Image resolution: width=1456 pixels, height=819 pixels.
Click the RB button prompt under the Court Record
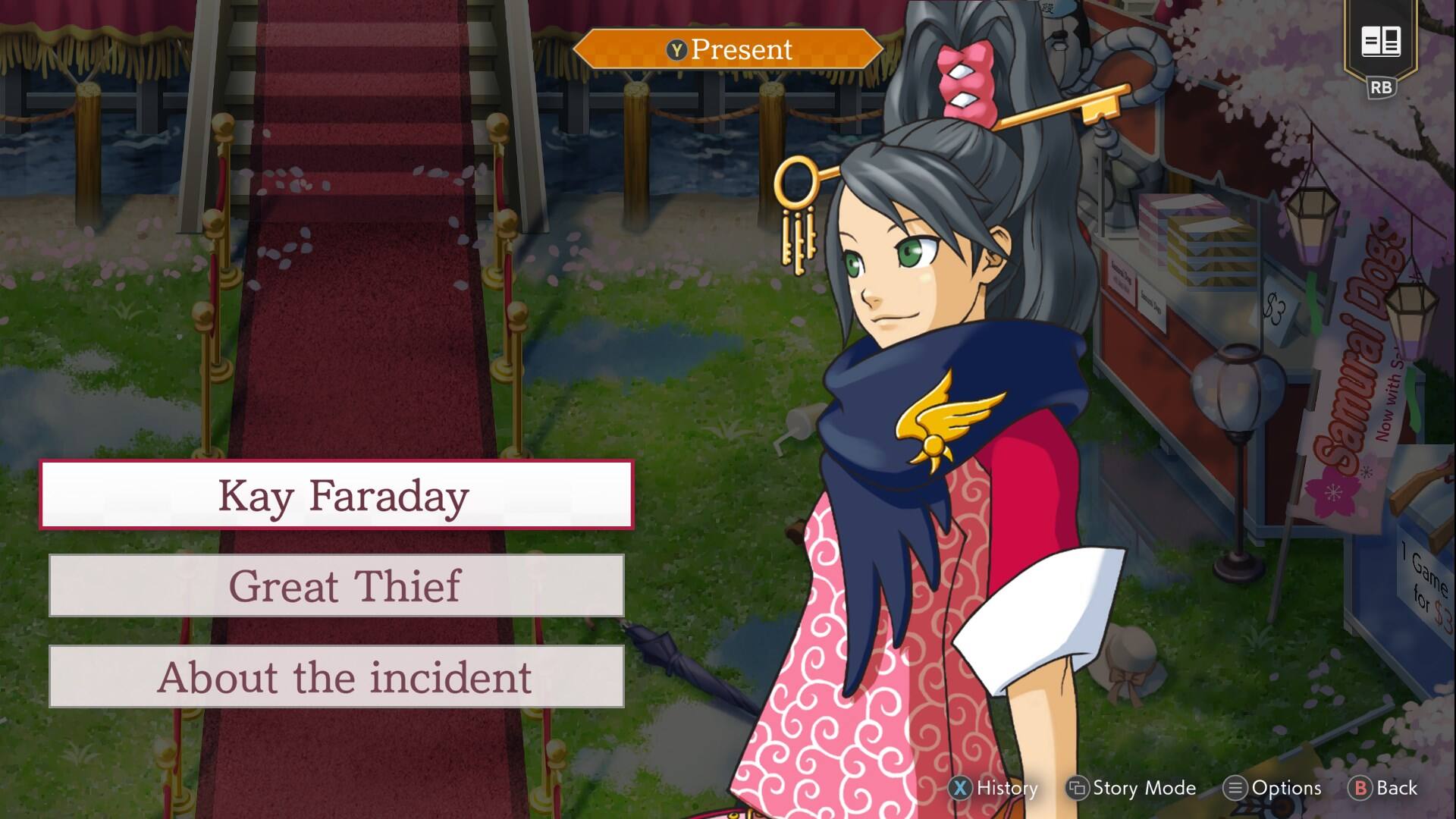(x=1382, y=86)
